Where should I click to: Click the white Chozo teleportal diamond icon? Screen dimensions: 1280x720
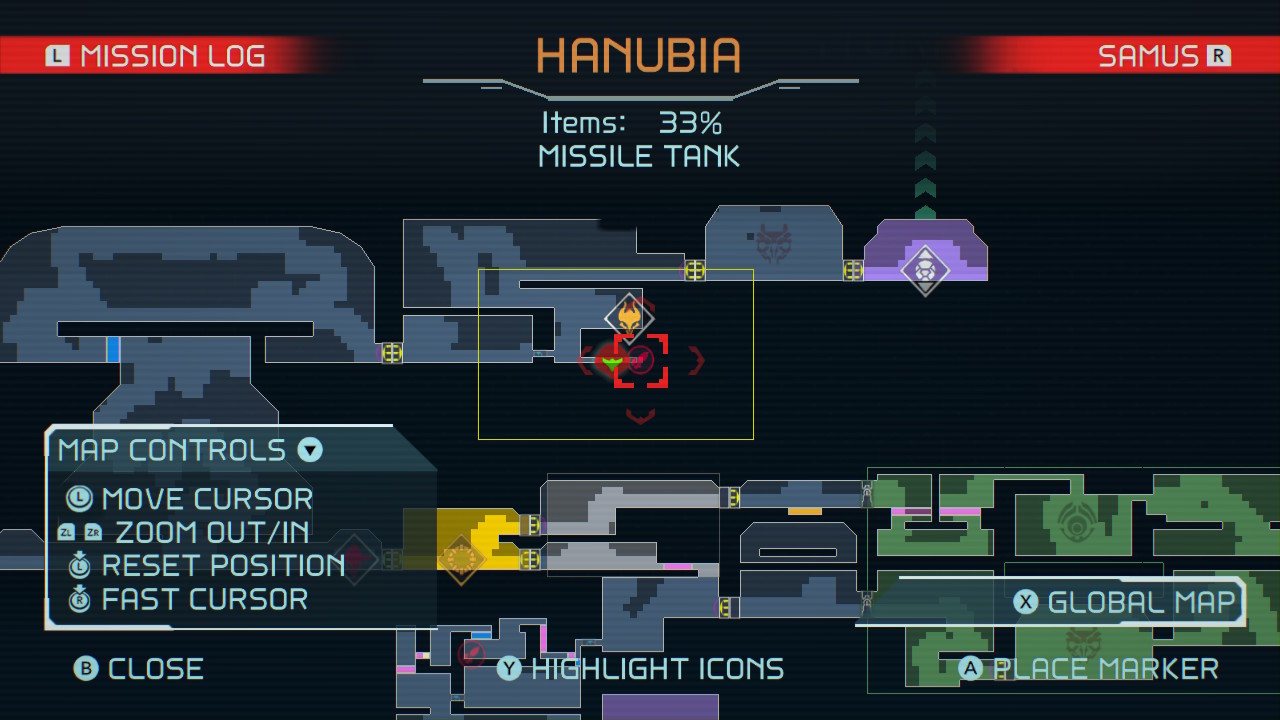(x=925, y=269)
